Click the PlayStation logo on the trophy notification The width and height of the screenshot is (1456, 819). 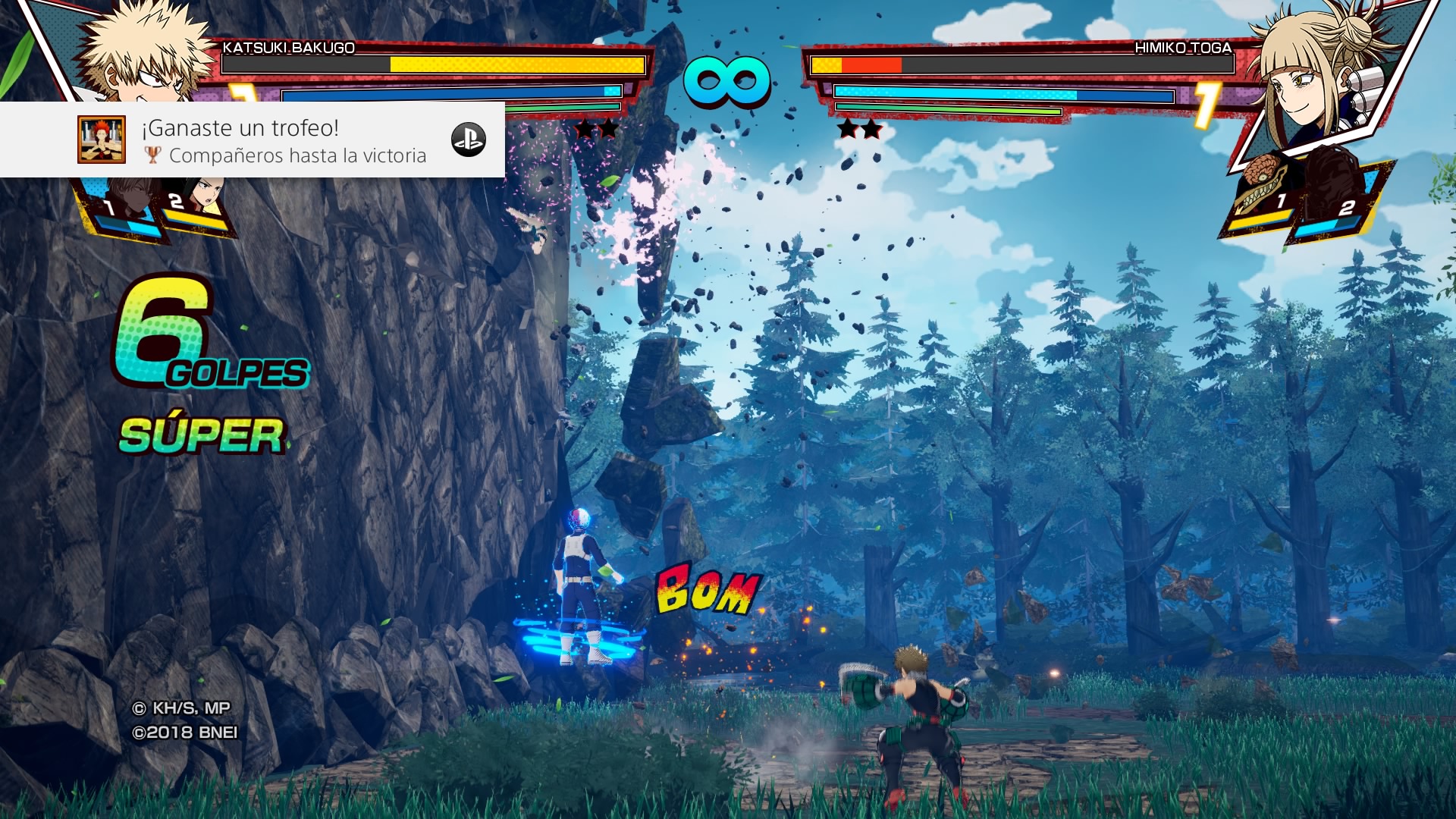click(468, 140)
